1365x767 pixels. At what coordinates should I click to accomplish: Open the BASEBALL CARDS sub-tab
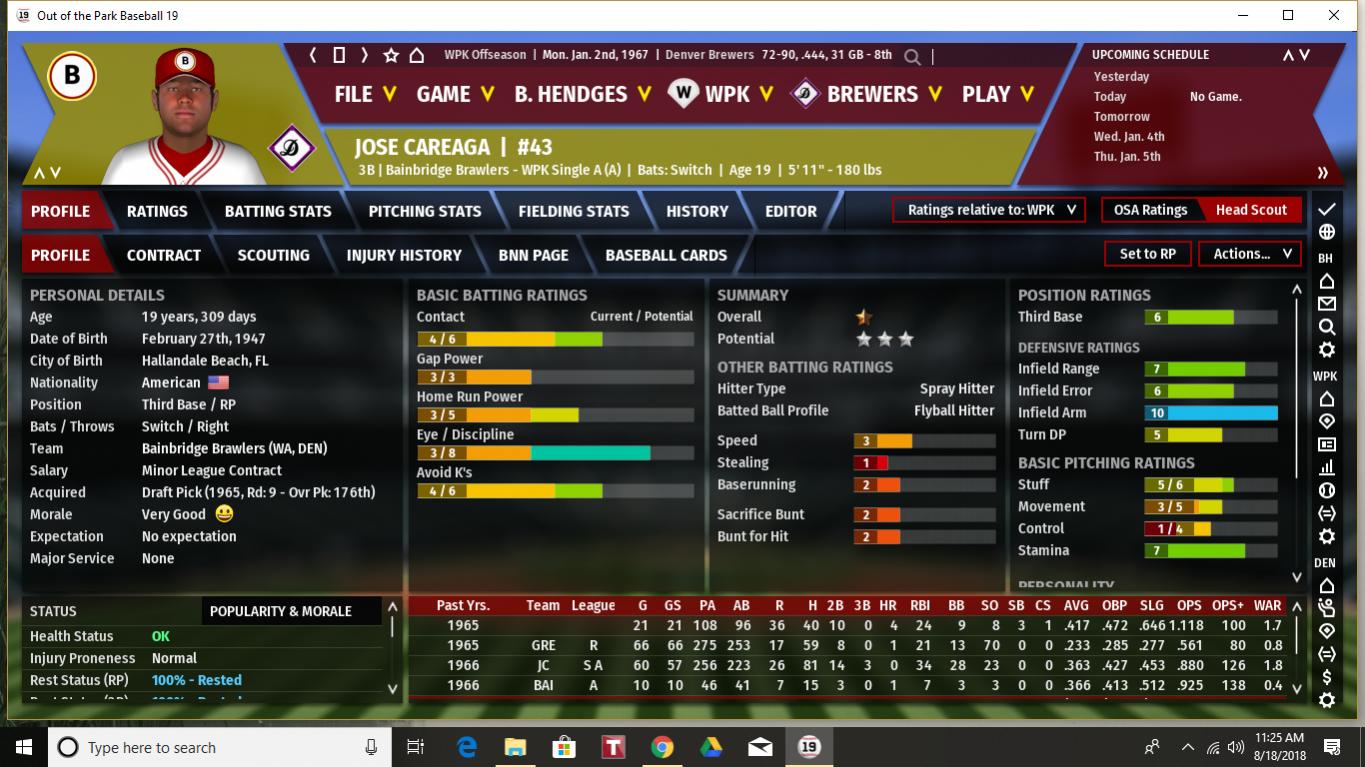[x=666, y=255]
